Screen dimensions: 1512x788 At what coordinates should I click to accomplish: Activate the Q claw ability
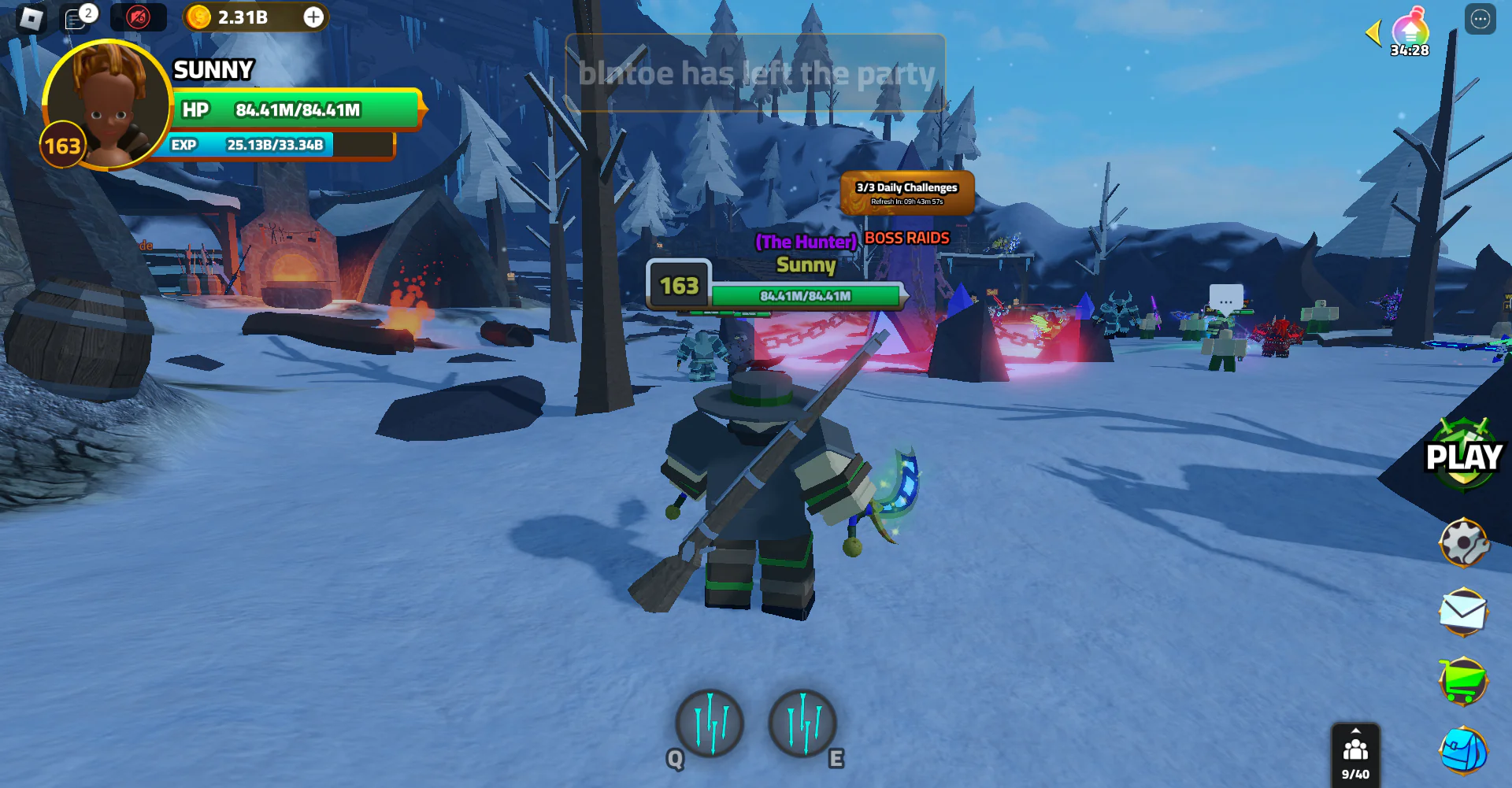tap(710, 723)
